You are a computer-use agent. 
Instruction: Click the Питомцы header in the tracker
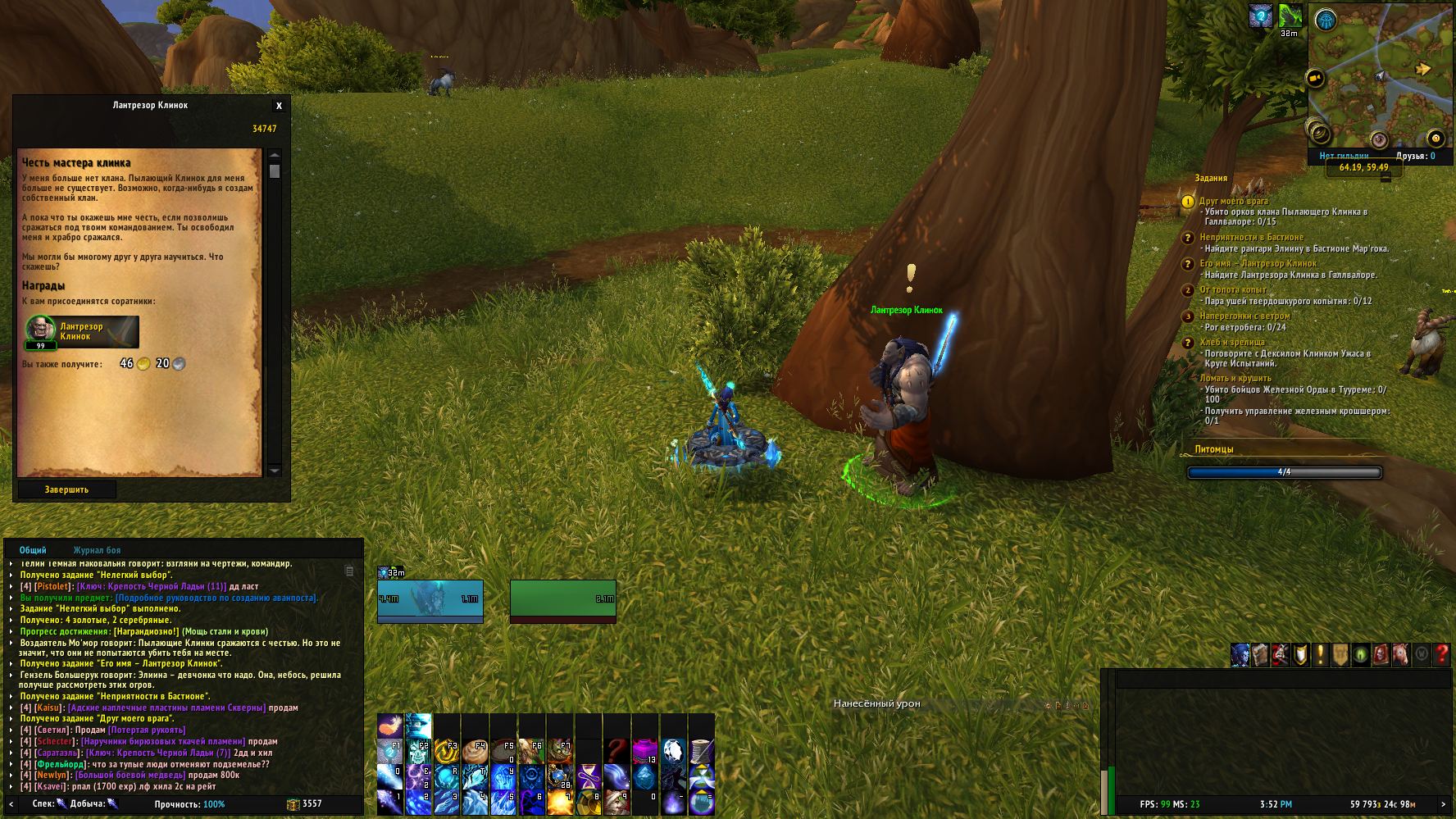click(x=1213, y=449)
